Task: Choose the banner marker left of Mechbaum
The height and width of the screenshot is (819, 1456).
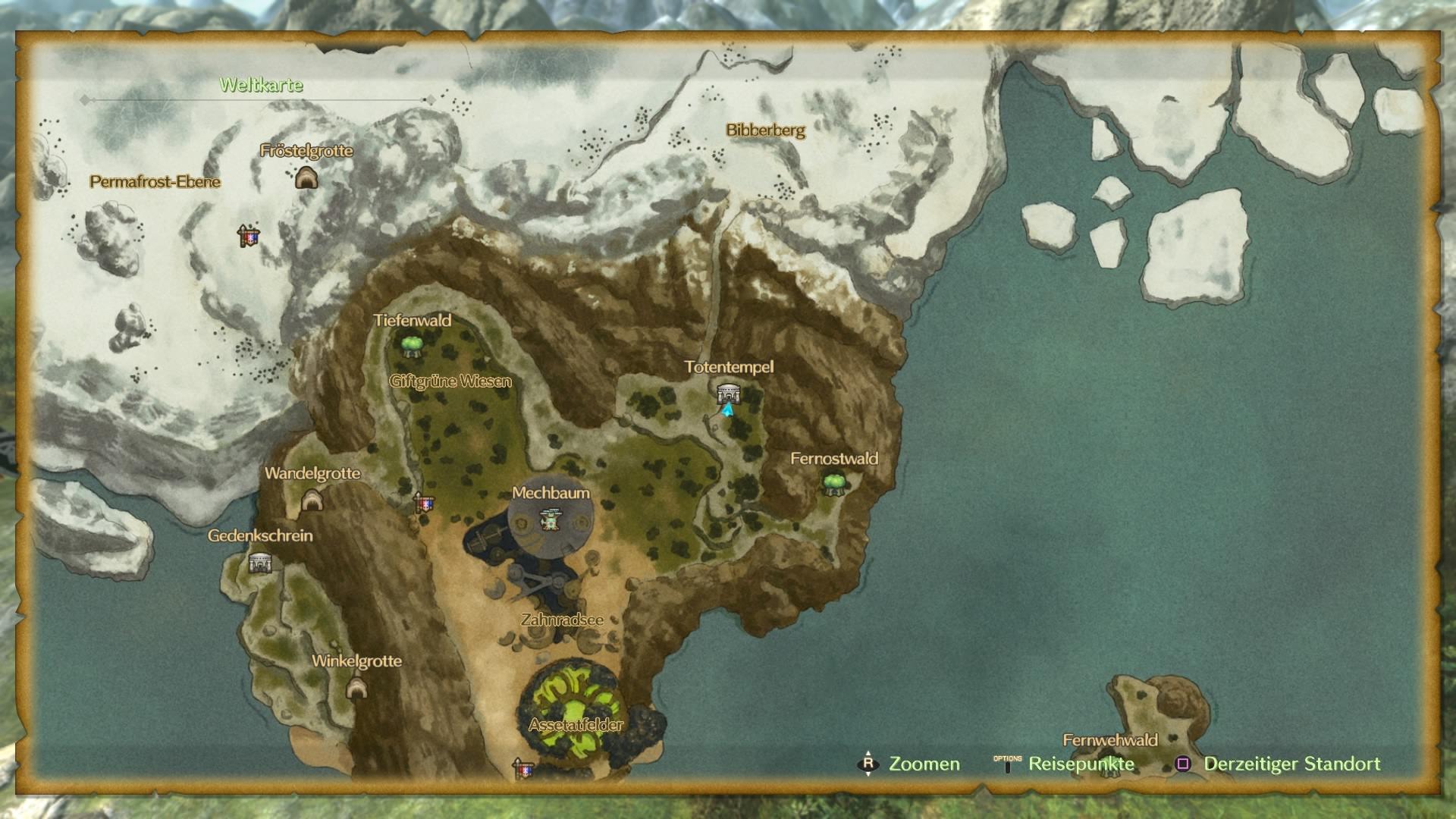Action: [423, 502]
